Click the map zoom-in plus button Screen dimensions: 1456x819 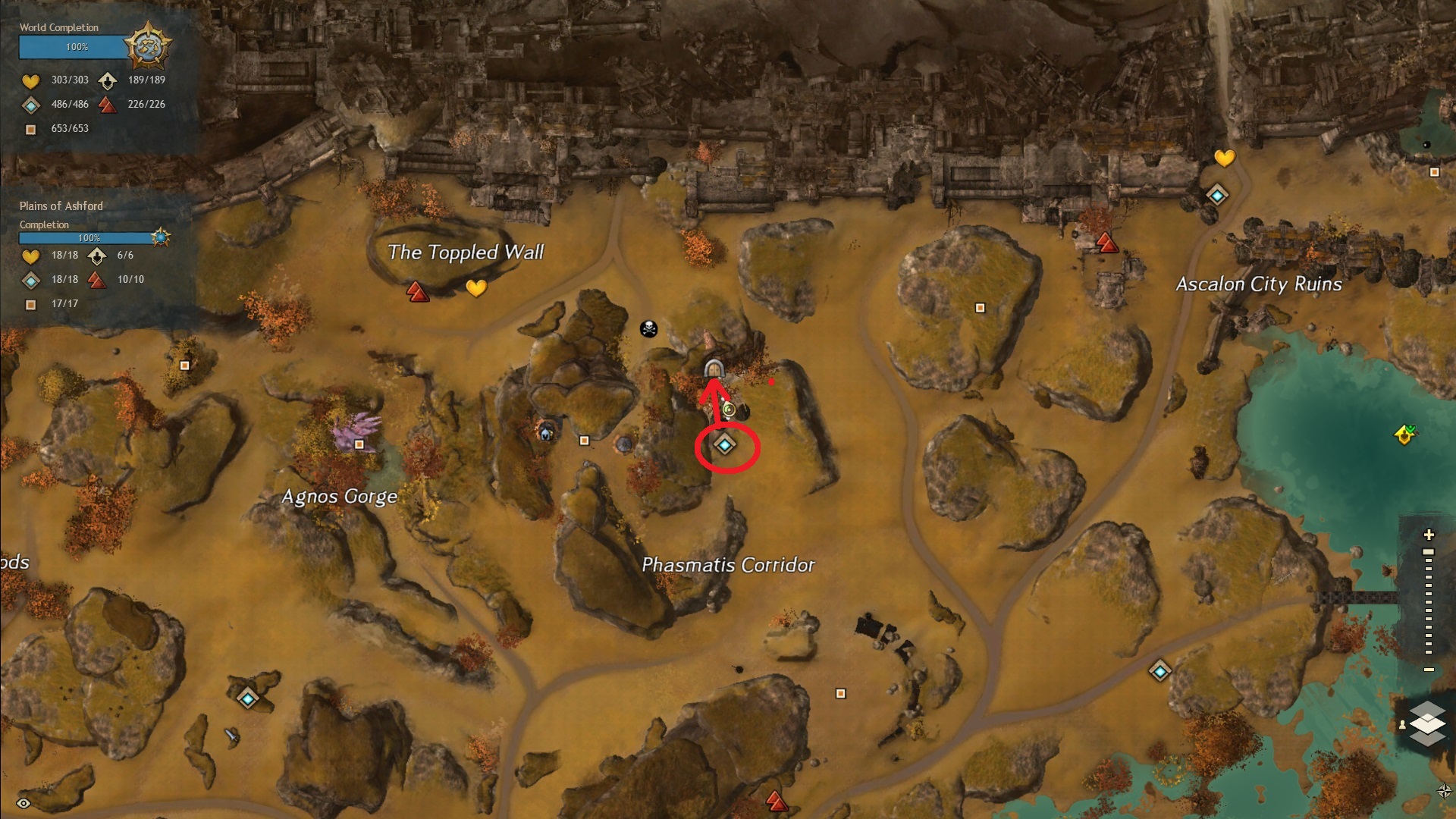[x=1429, y=535]
